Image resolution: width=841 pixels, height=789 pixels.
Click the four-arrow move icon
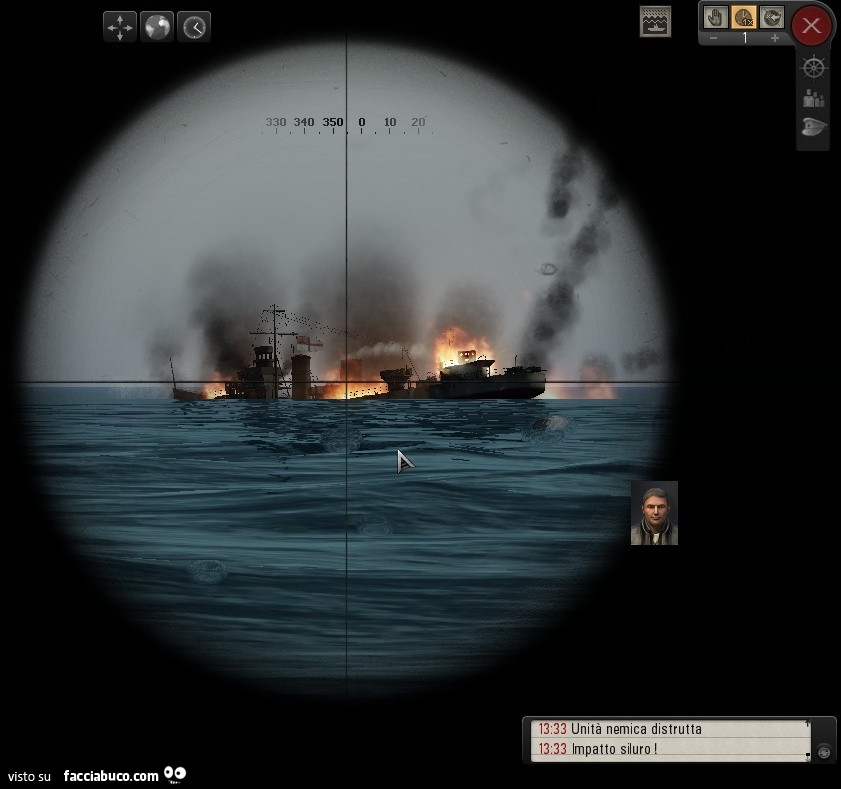tap(120, 27)
